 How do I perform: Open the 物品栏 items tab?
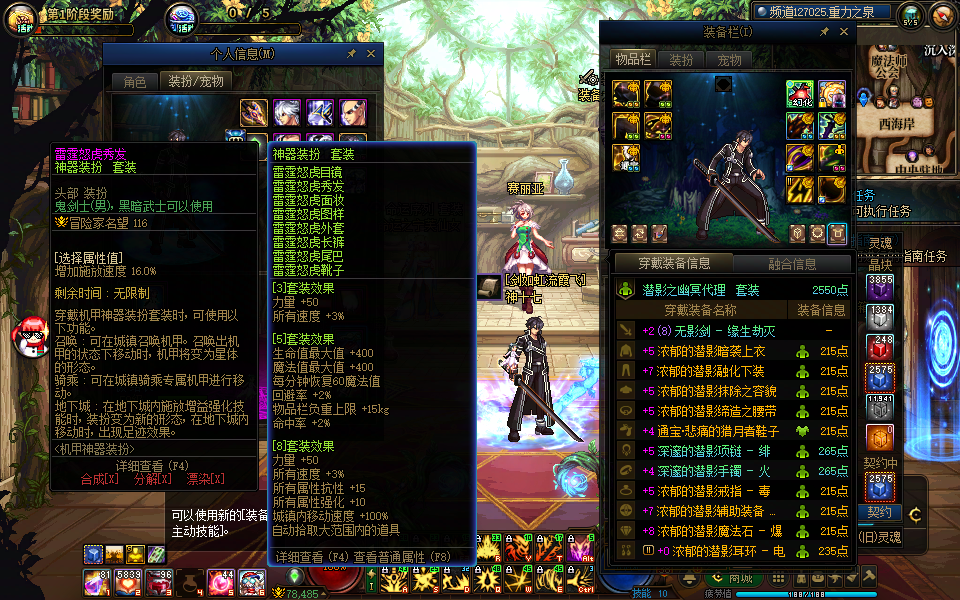(x=632, y=60)
